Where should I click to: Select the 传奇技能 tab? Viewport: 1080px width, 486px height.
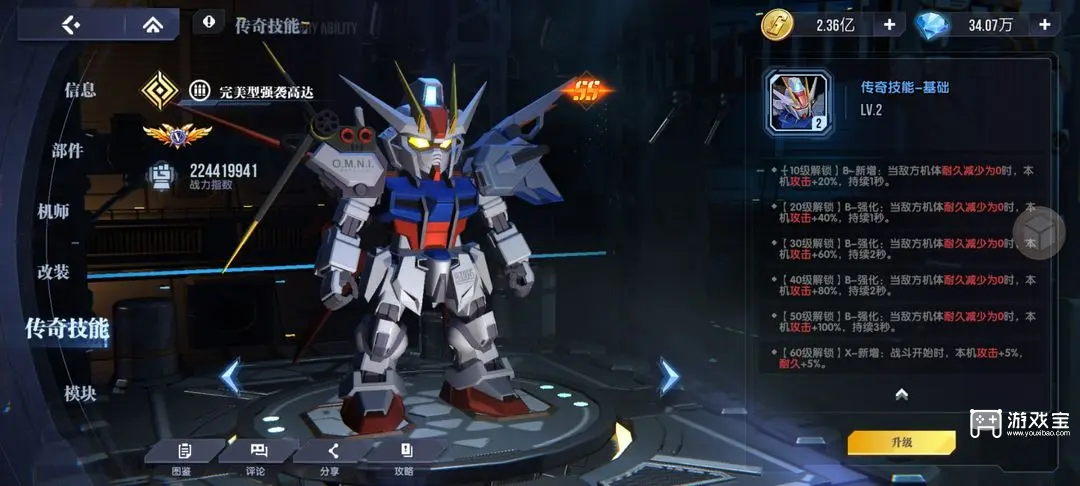pos(67,328)
